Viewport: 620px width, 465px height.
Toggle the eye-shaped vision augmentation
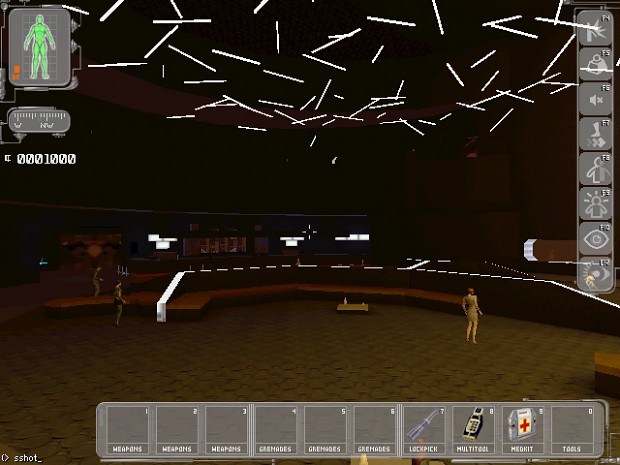tap(595, 240)
